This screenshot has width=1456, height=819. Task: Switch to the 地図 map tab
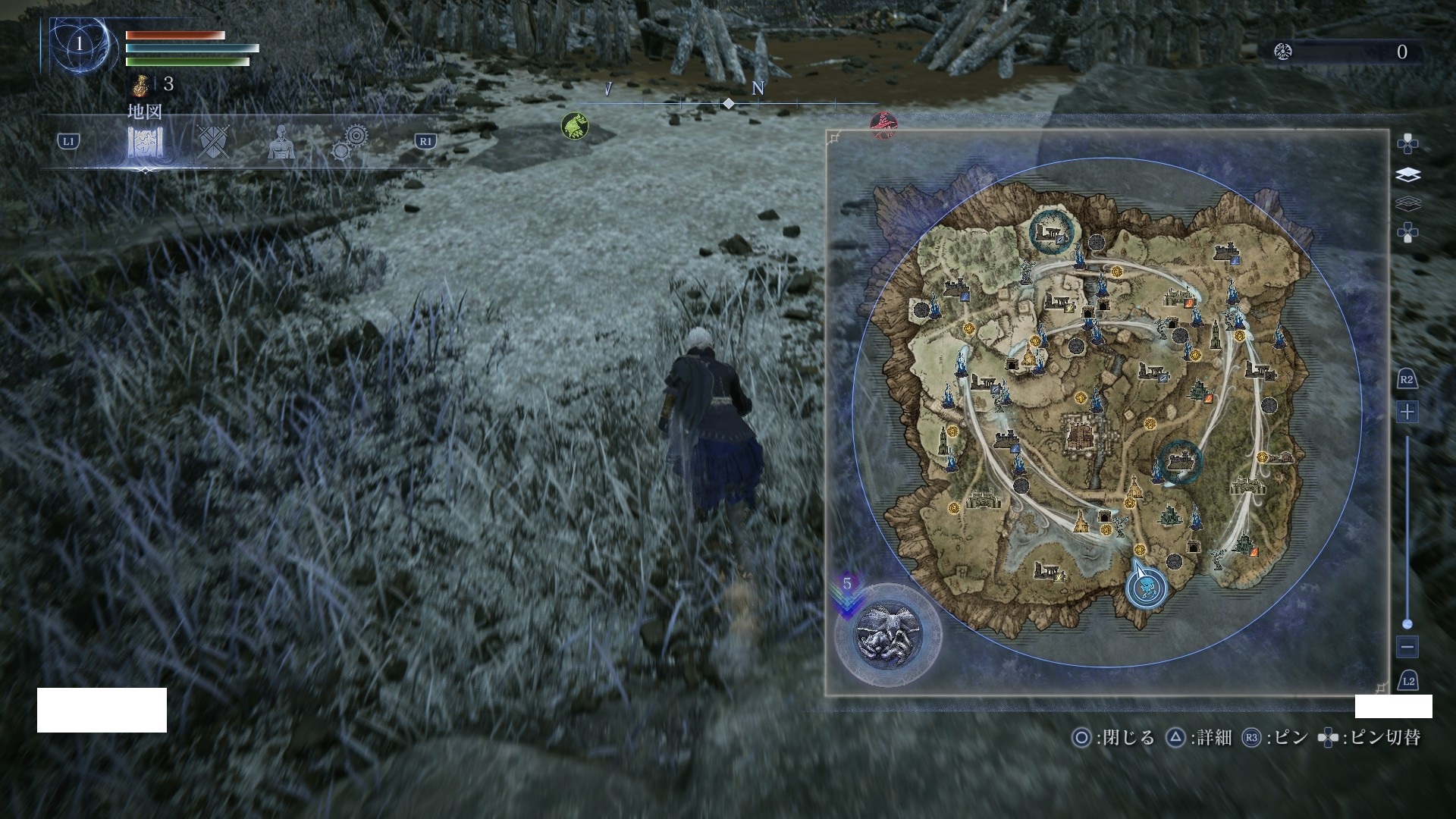click(145, 141)
